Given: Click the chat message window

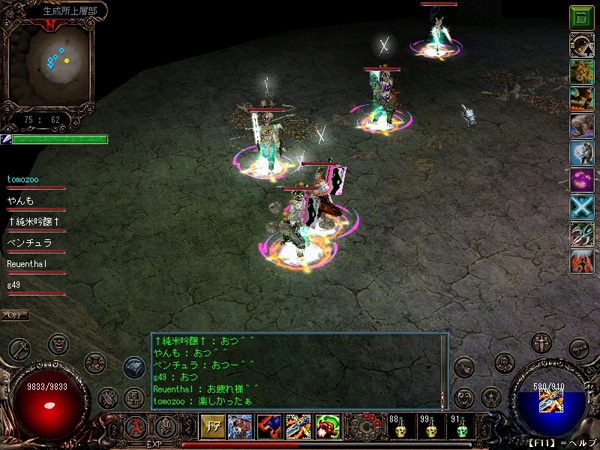Looking at the screenshot, I should point(298,370).
